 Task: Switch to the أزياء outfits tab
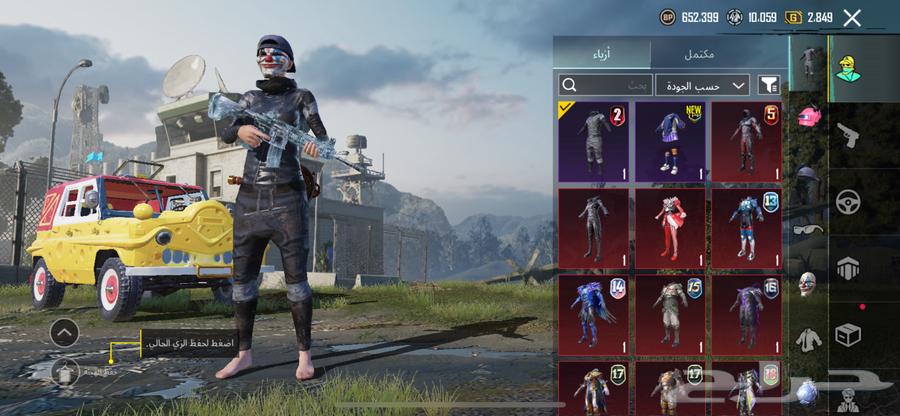[x=602, y=53]
